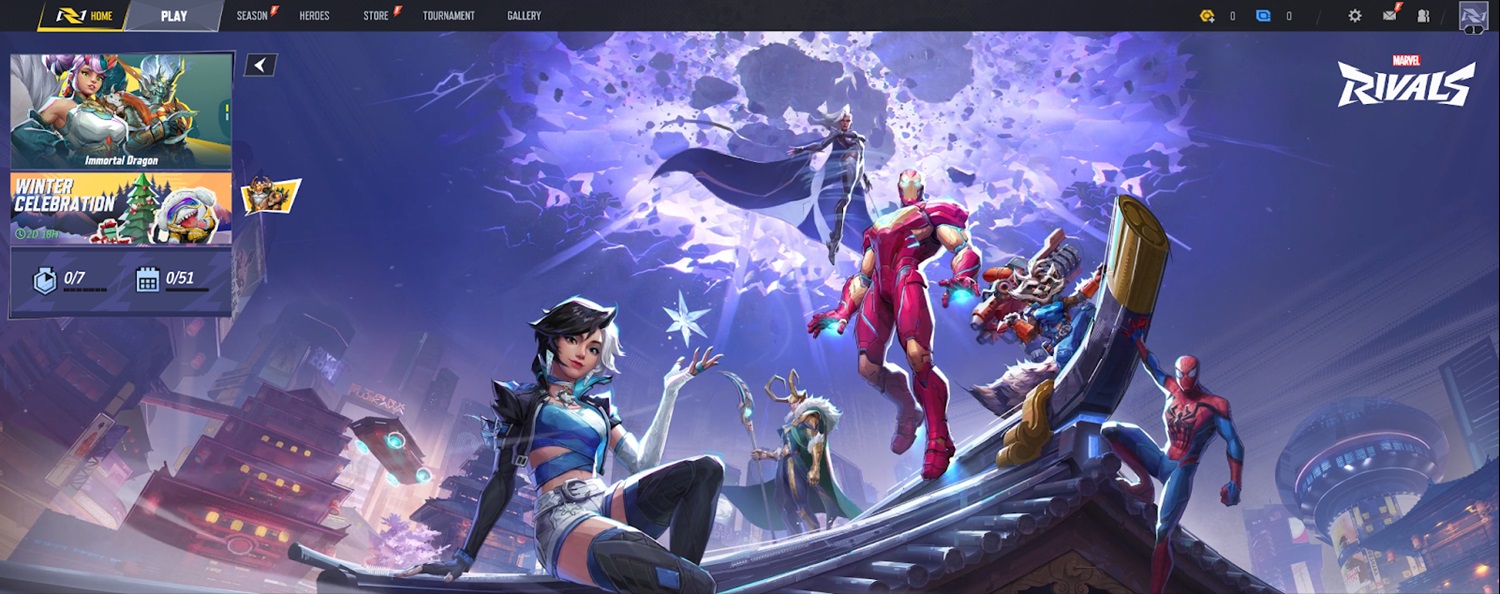Open the Heroes tab
The height and width of the screenshot is (594, 1500).
pyautogui.click(x=314, y=16)
